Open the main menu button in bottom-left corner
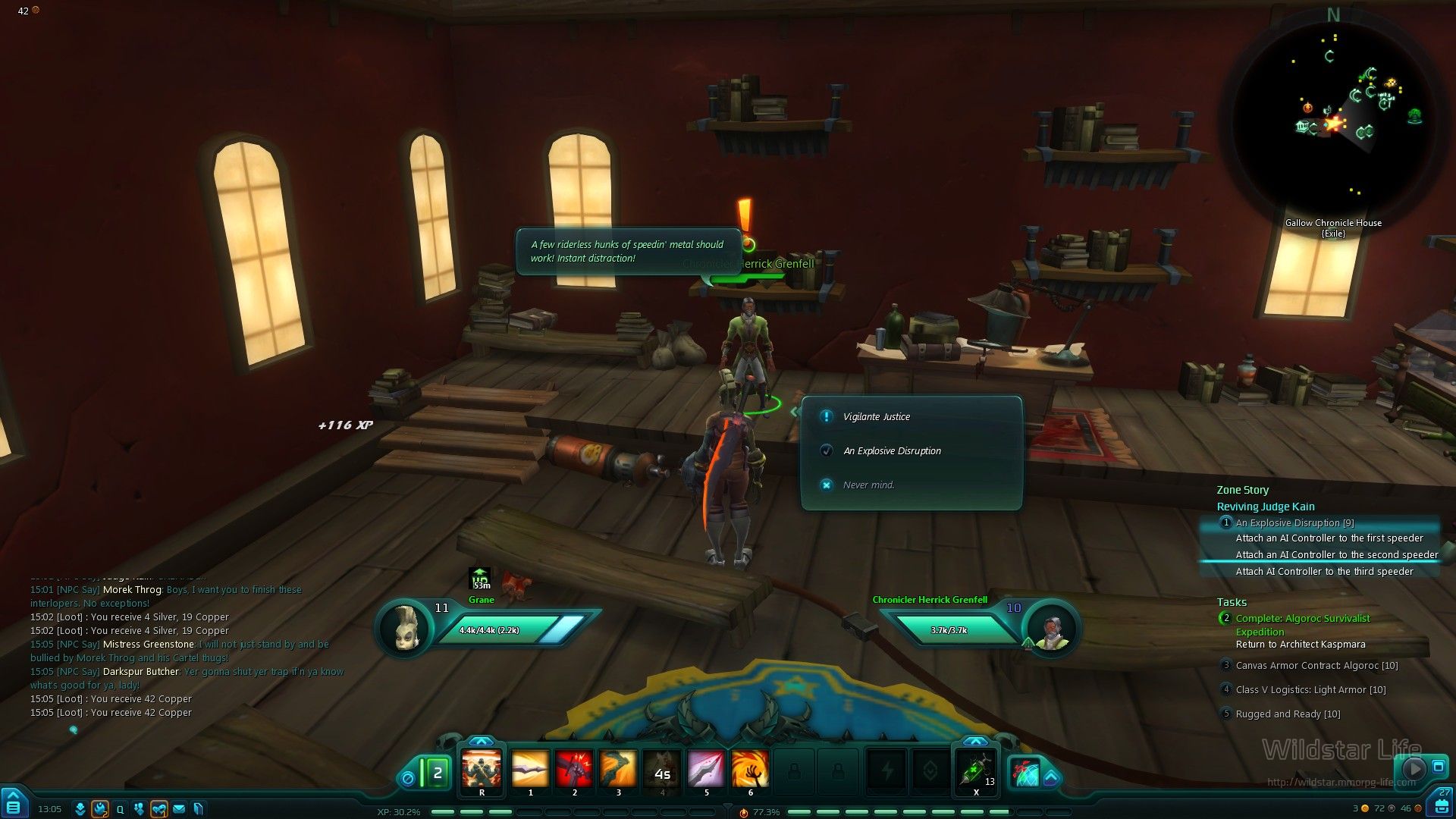The height and width of the screenshot is (819, 1456). [14, 805]
